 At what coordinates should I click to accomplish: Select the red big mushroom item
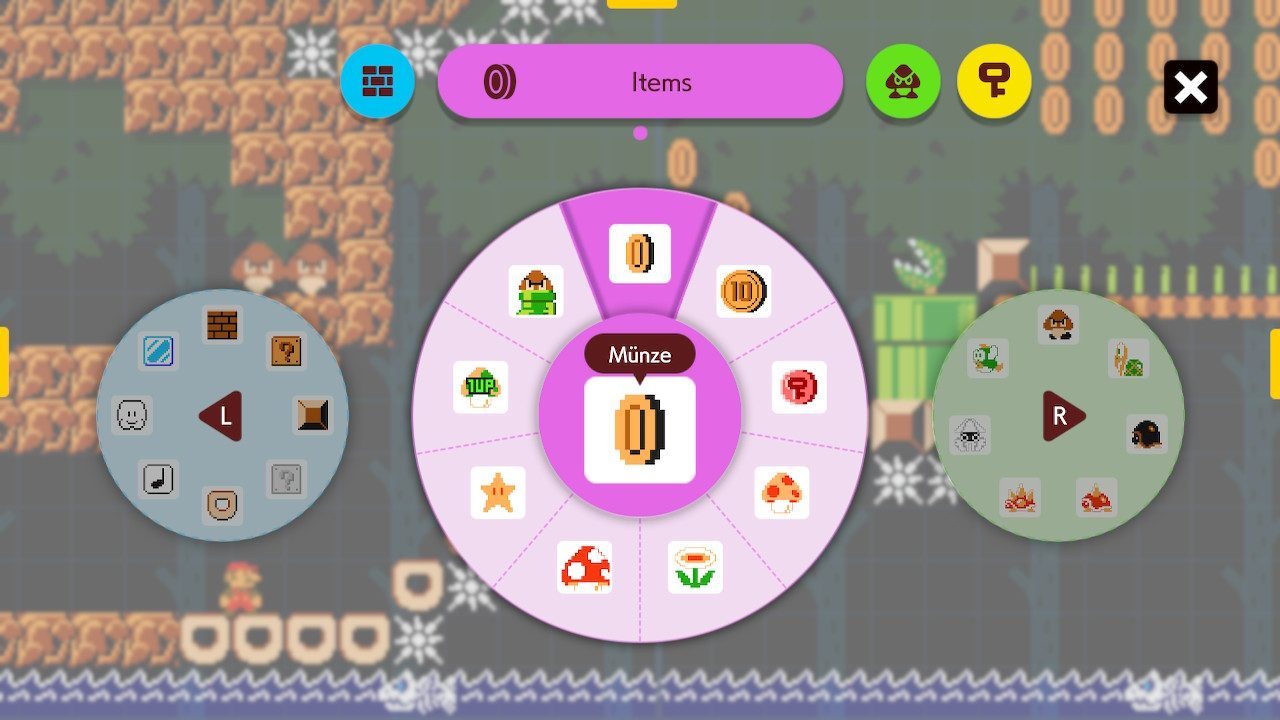coord(585,567)
